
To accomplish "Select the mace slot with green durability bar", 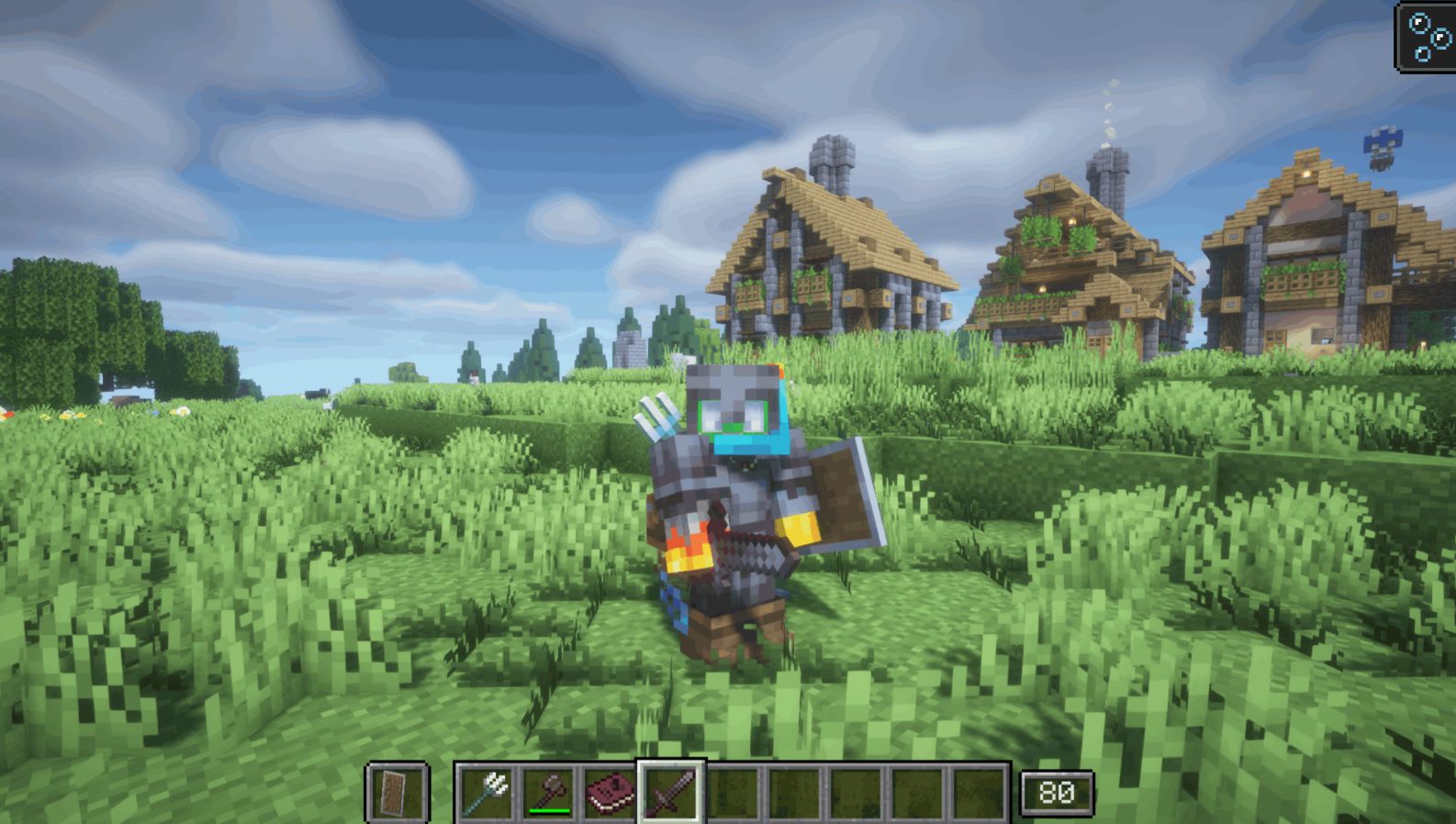I will (548, 792).
